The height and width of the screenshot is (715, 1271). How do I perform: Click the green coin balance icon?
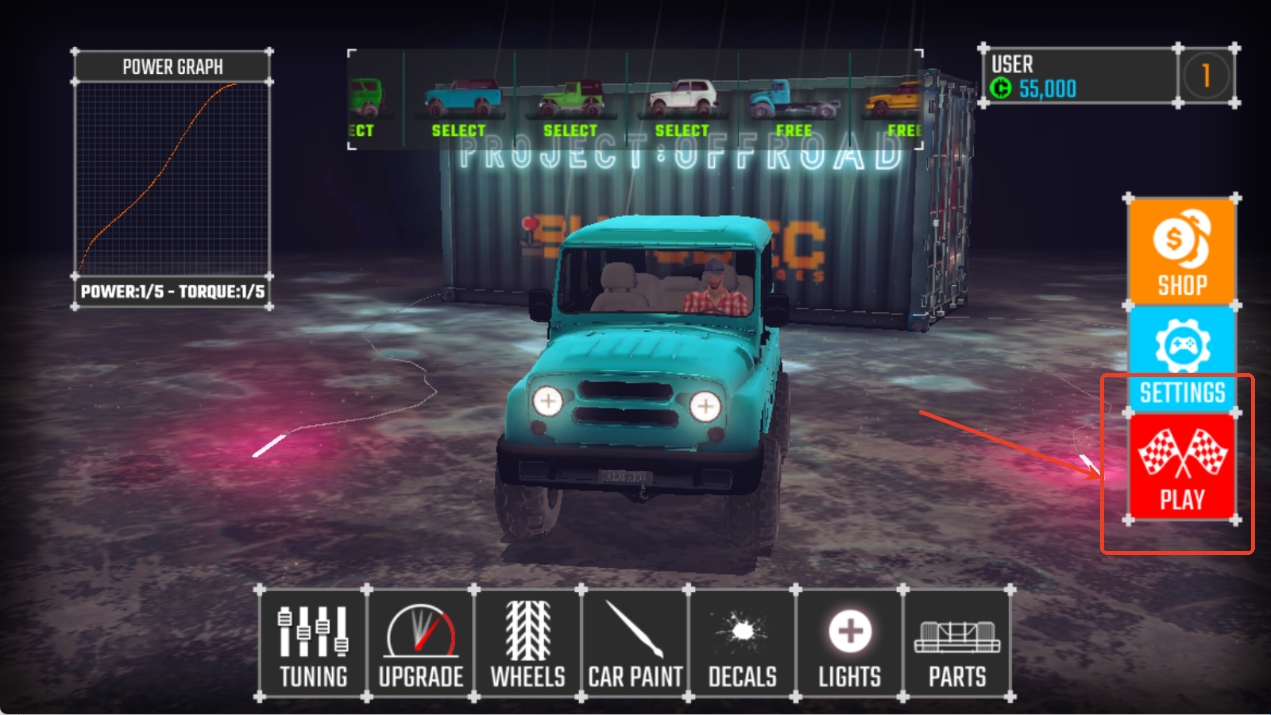[1001, 89]
